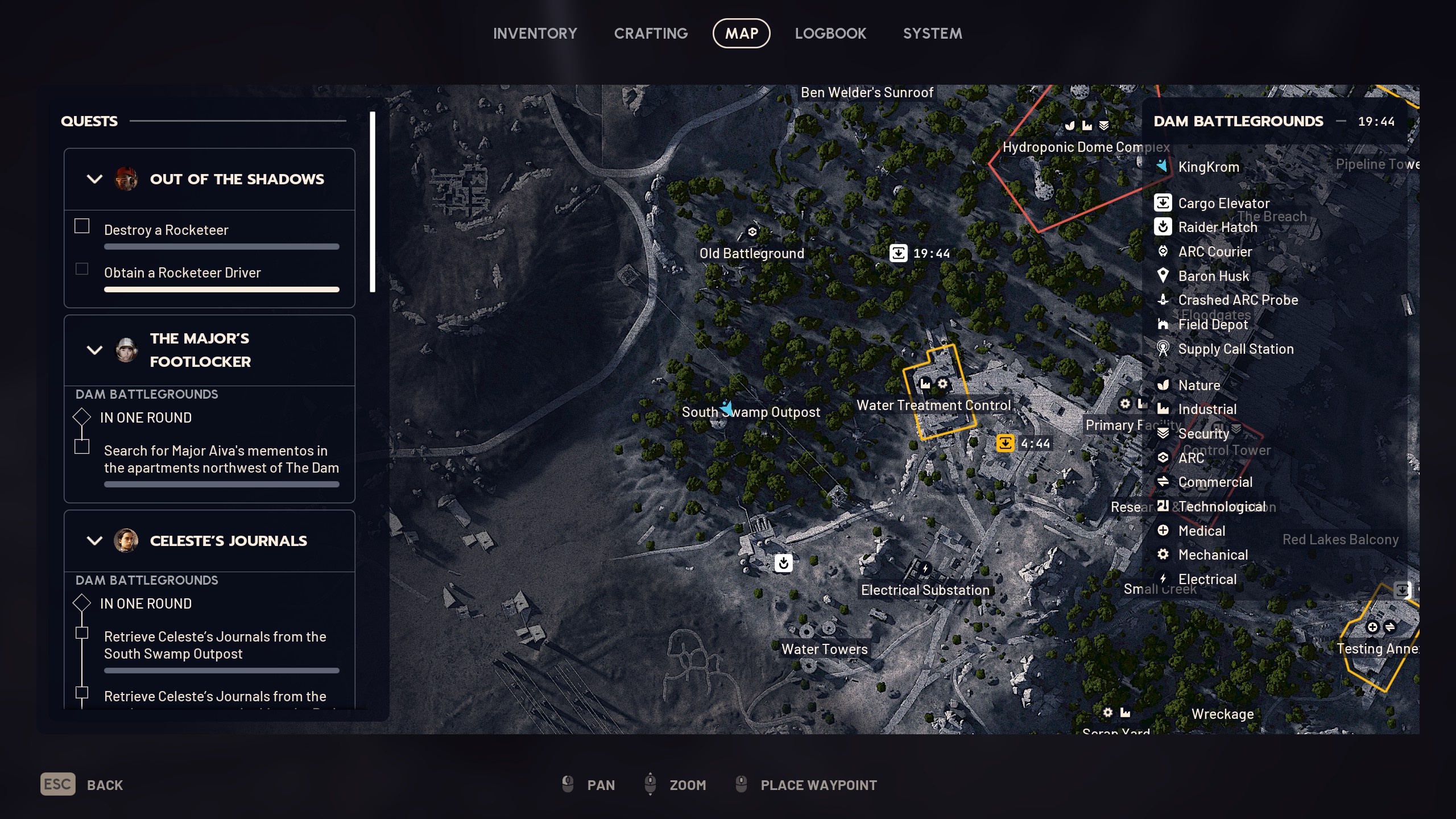Click the Rocketeer Driver progress bar
The image size is (1456, 819).
[x=221, y=289]
